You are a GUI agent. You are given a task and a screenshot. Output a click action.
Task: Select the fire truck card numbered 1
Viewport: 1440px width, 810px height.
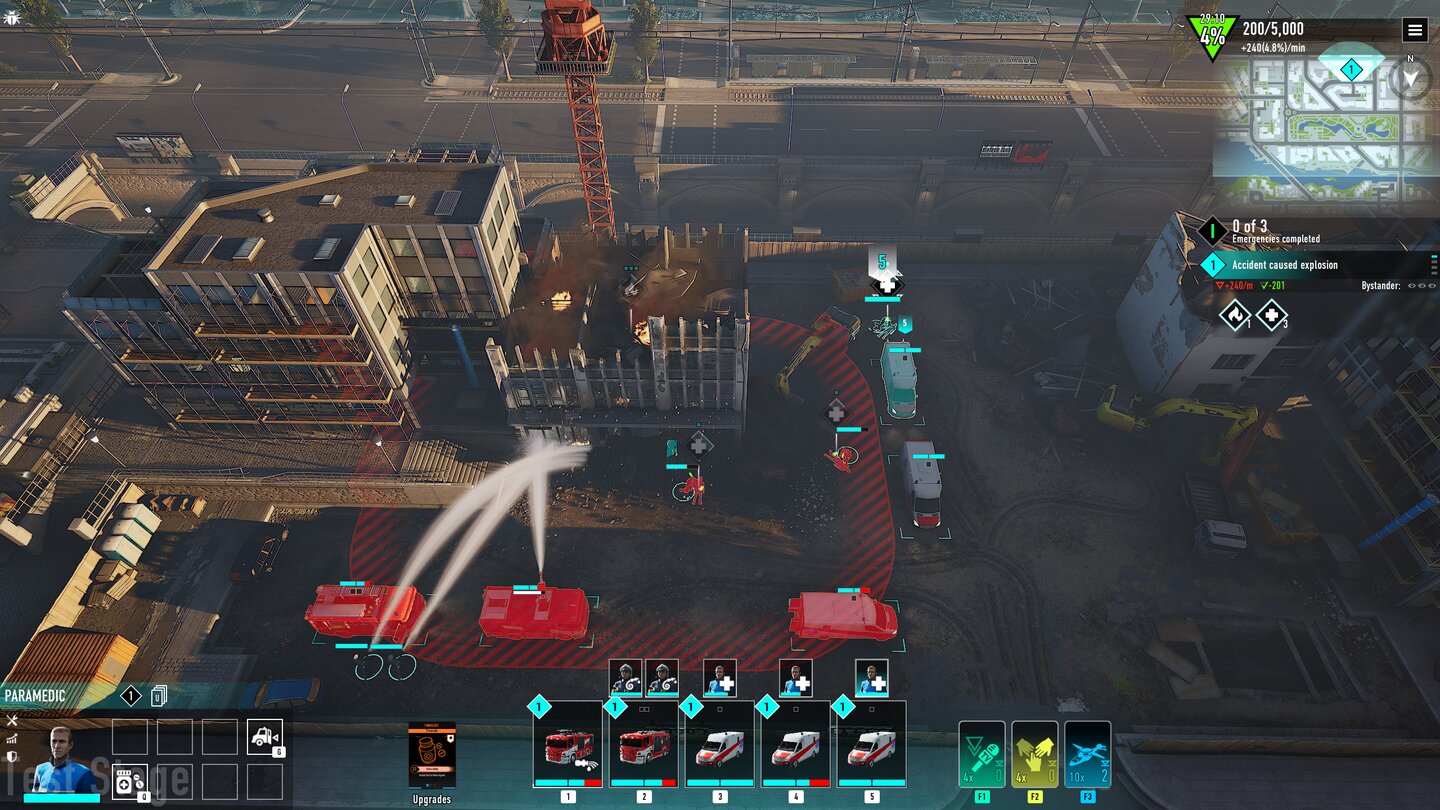[x=568, y=745]
